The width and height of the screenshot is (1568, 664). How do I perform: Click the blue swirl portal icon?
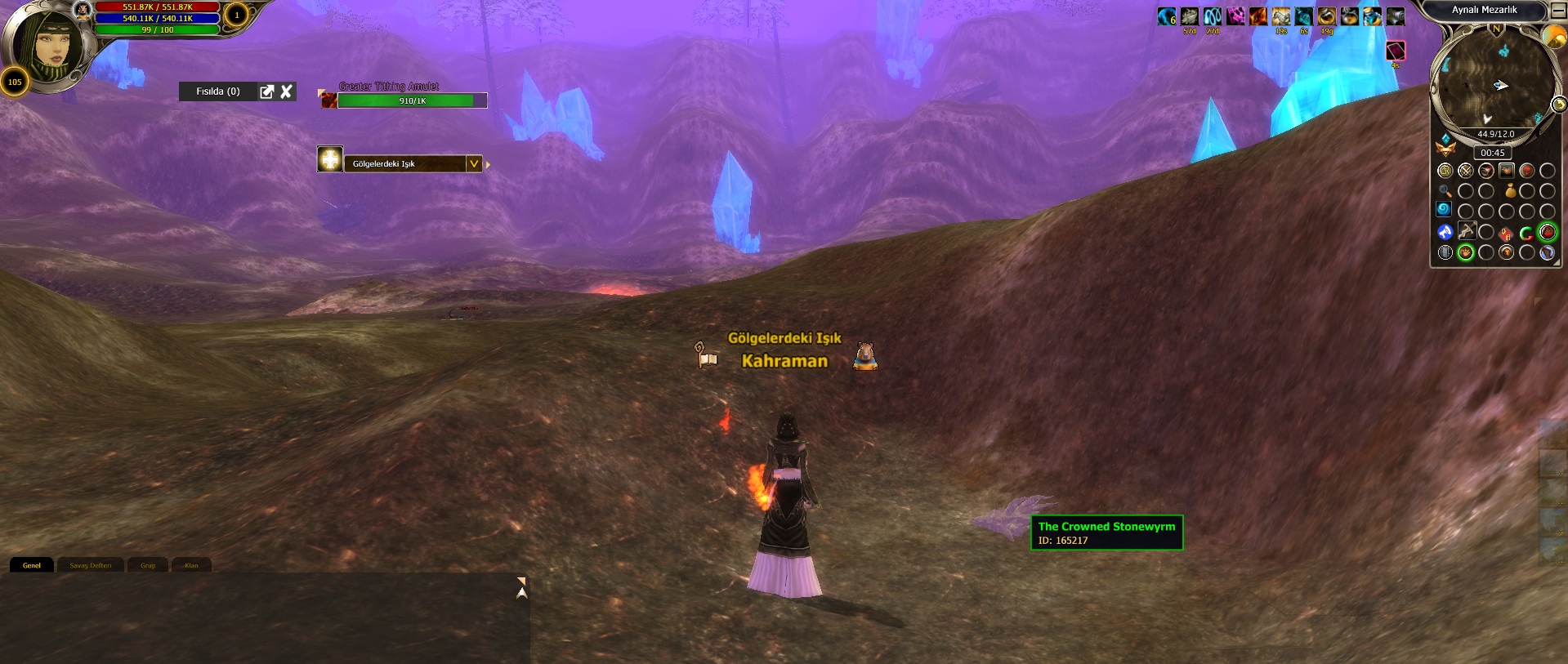click(1444, 210)
